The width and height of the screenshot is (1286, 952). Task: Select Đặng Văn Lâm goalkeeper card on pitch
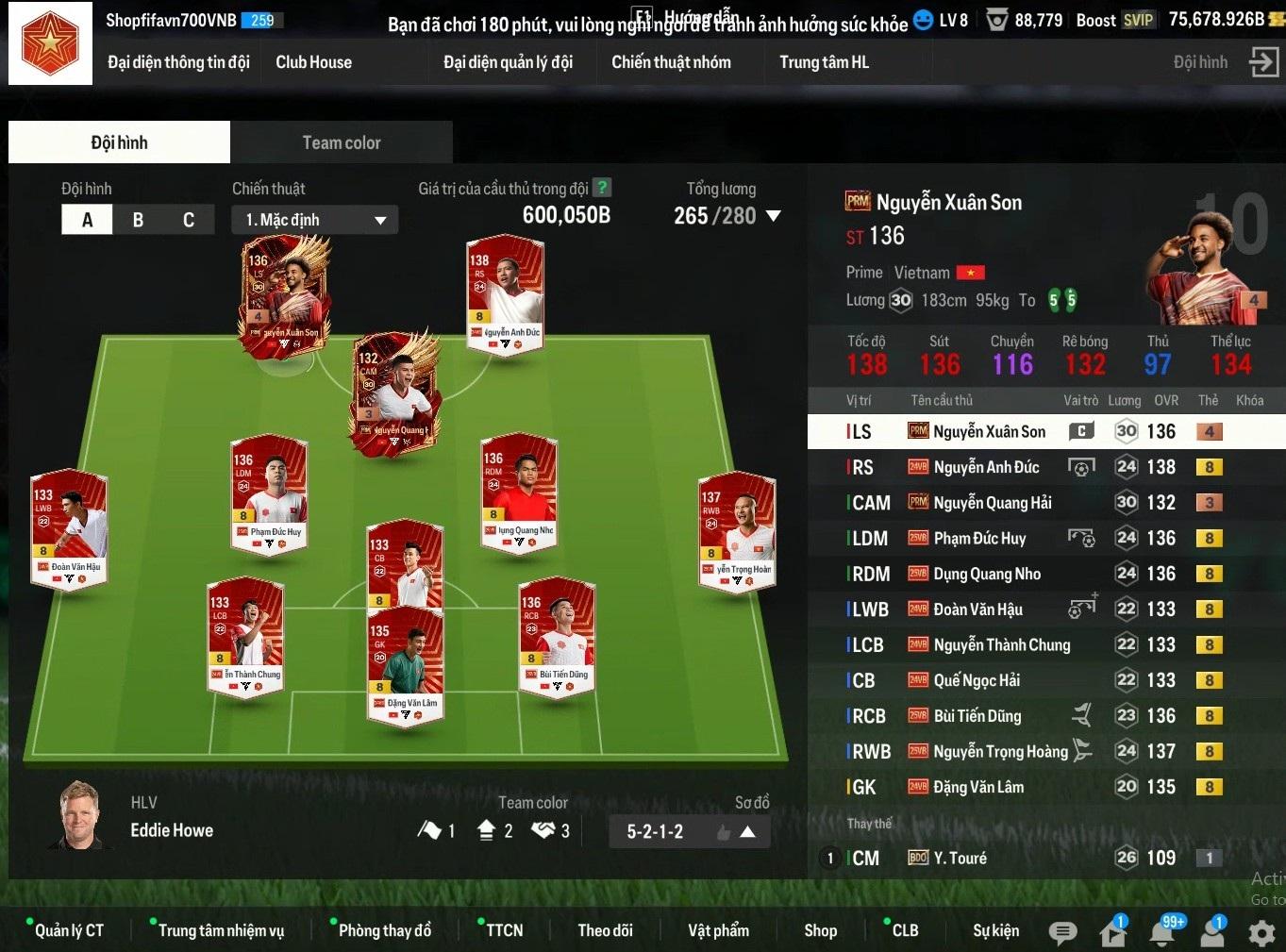click(406, 665)
